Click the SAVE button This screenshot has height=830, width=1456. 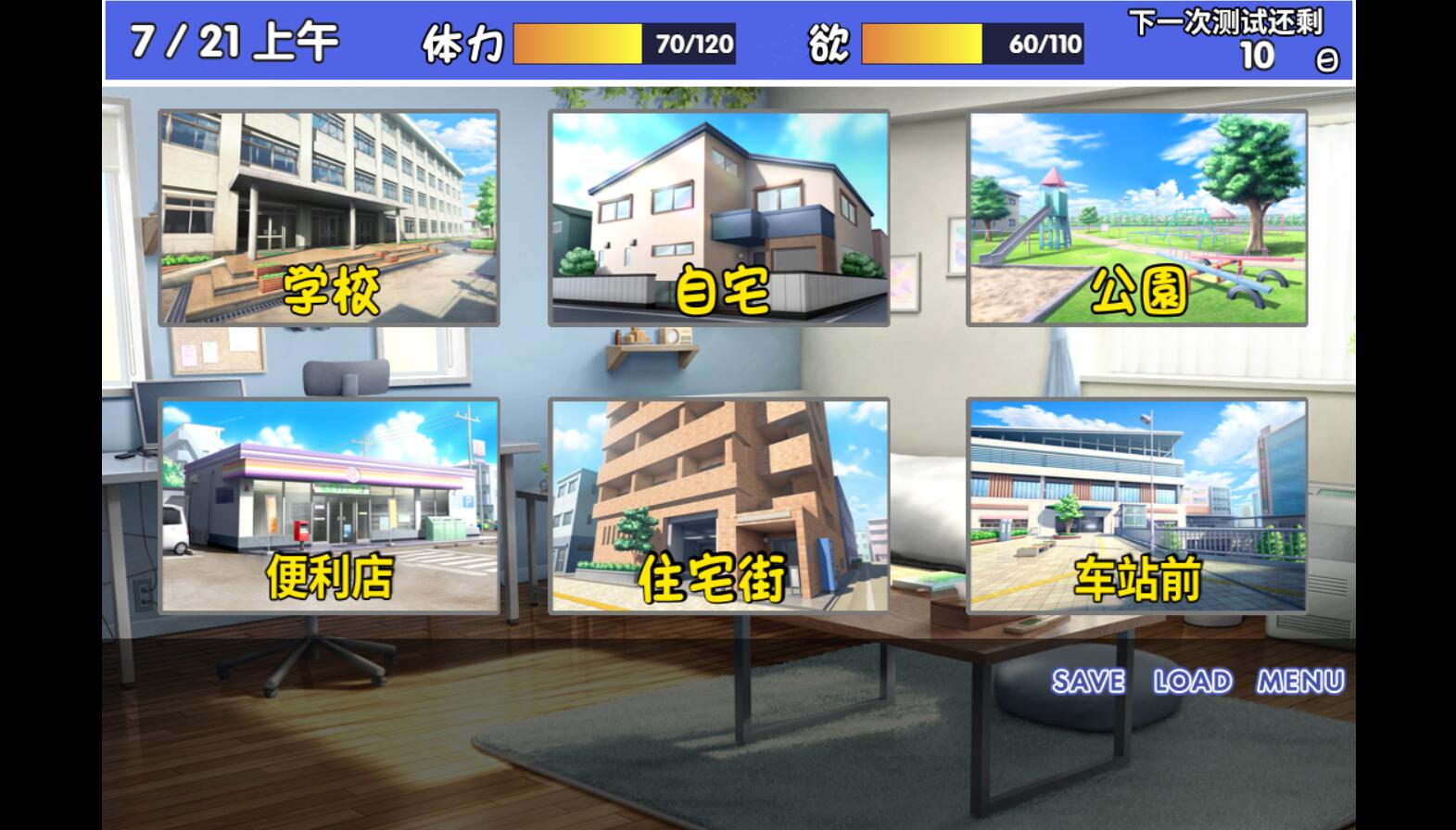(1088, 682)
